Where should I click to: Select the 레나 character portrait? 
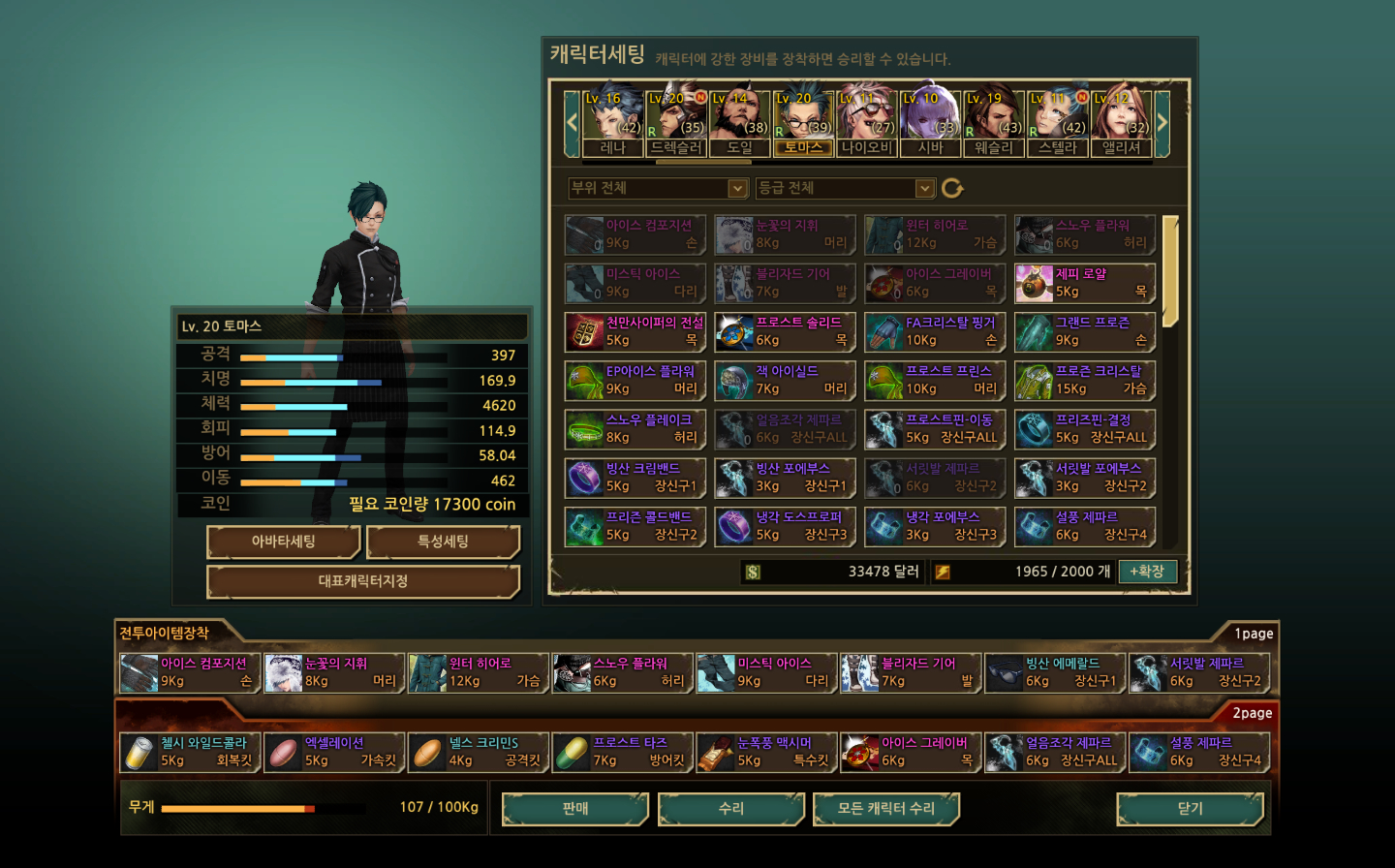(612, 121)
